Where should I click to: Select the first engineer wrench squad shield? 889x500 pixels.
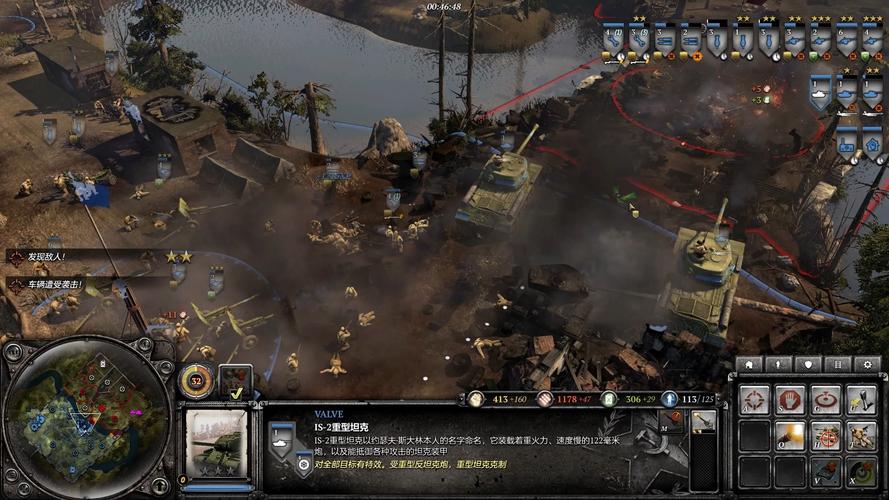click(613, 39)
